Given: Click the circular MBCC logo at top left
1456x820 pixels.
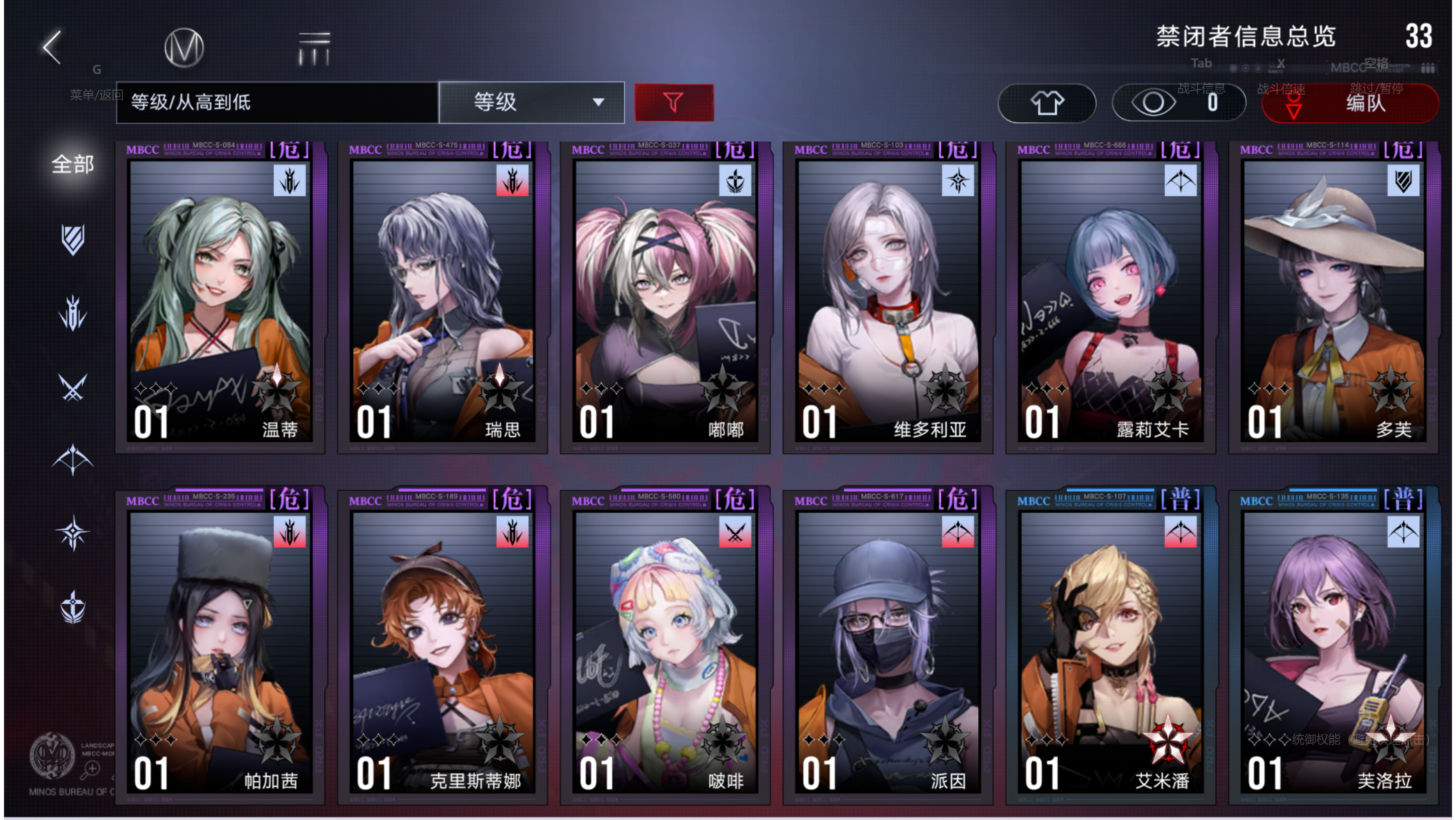Looking at the screenshot, I should [x=183, y=47].
